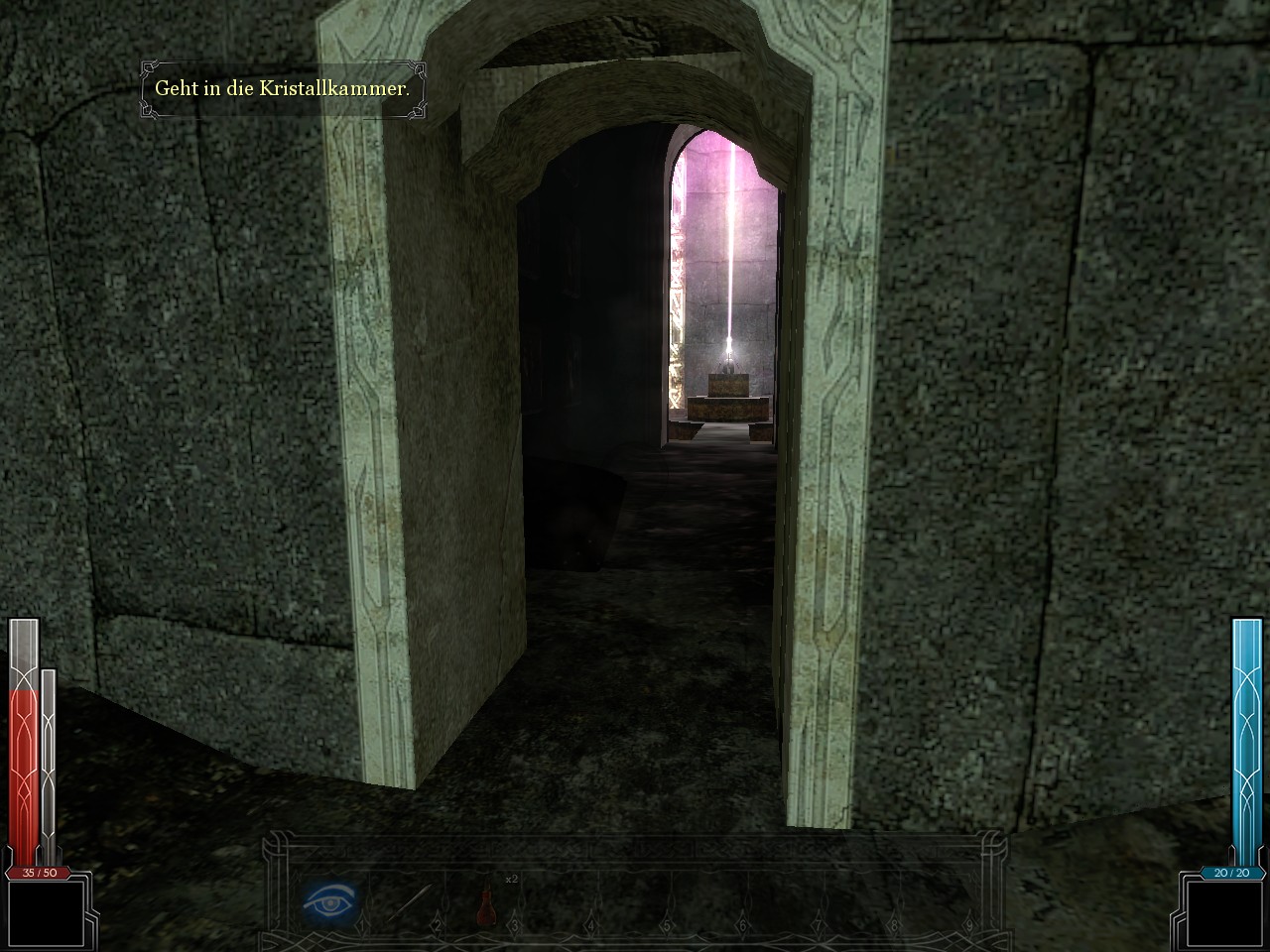Screen dimensions: 1270x952
Task: Select the red healing potion in slot 3
Action: pyautogui.click(x=486, y=912)
